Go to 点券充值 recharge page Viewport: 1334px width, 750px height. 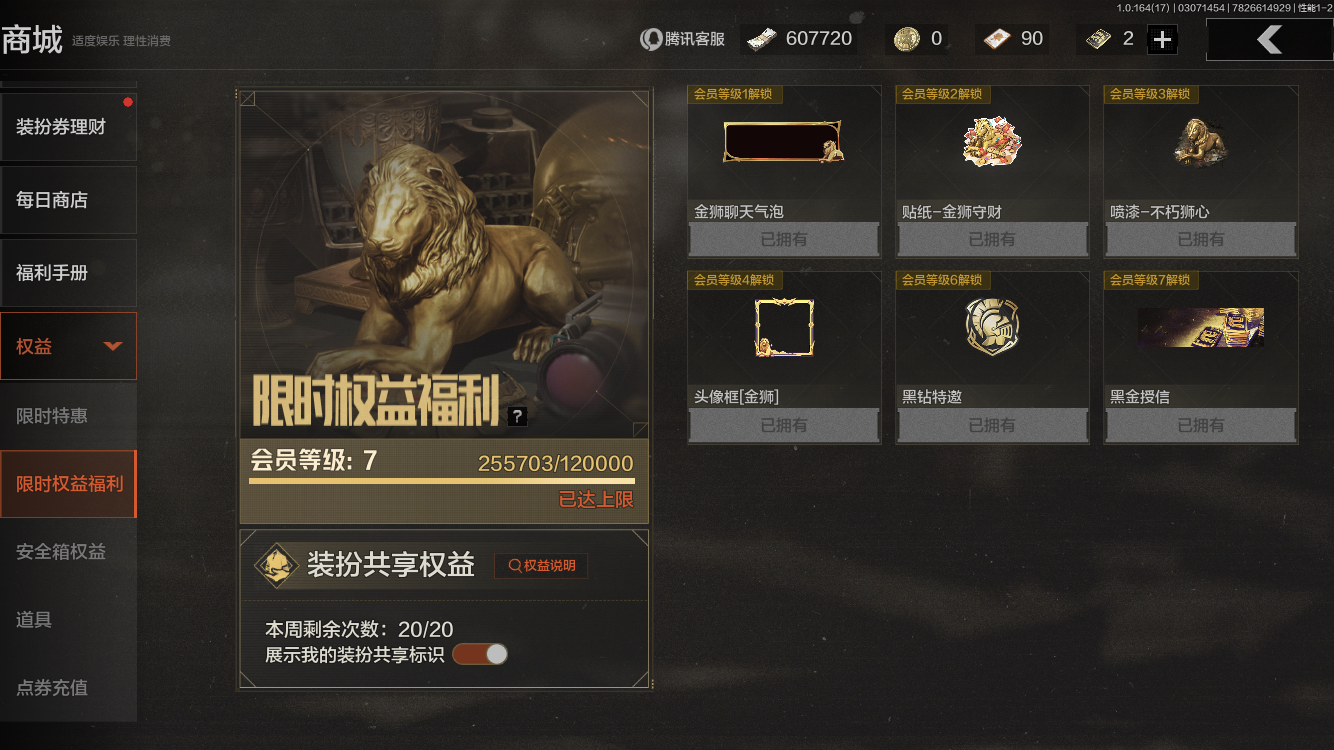(x=68, y=688)
